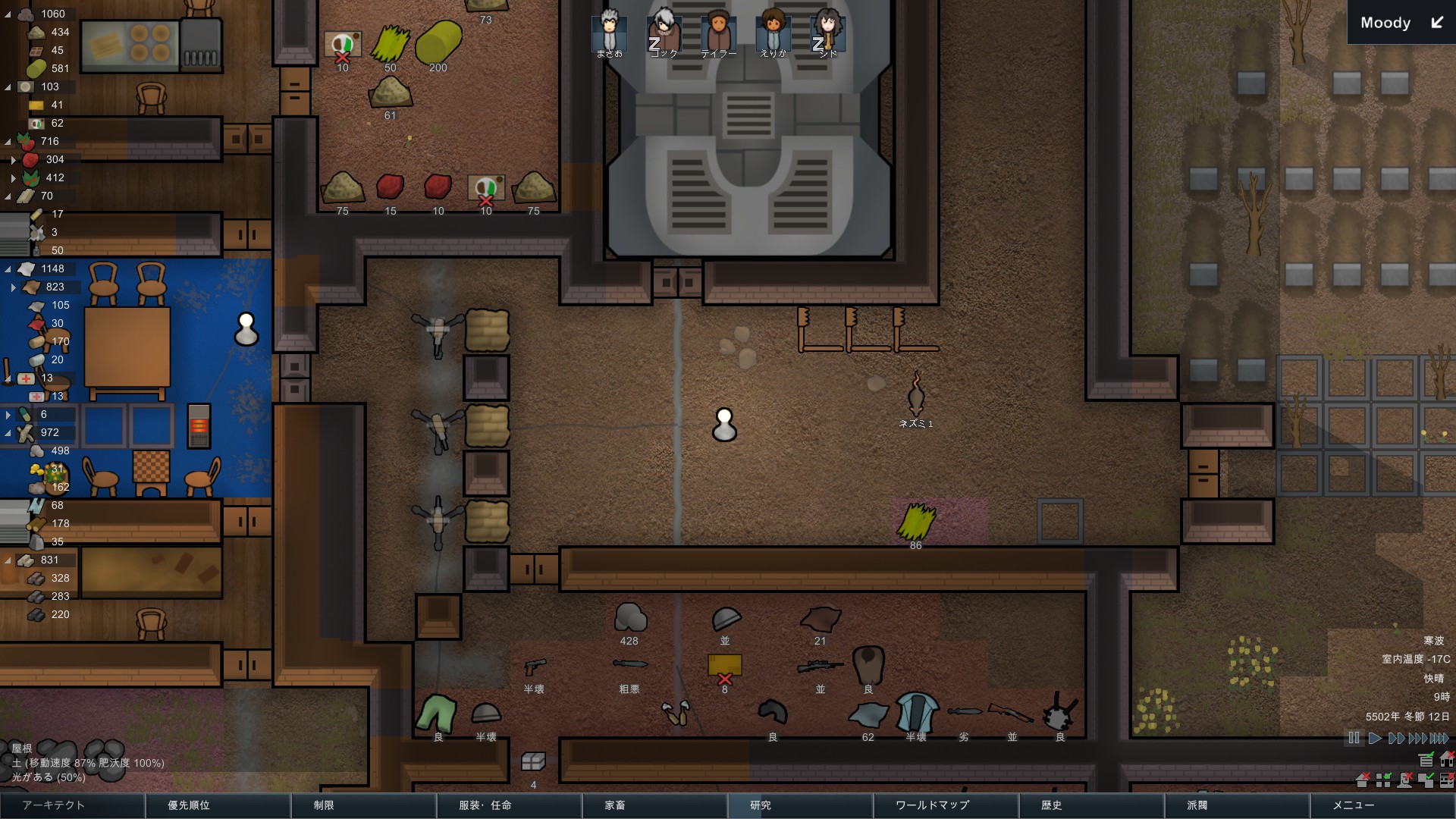The height and width of the screenshot is (819, 1456).
Task: Toggle the roof overlay display
Action: [x=1362, y=780]
